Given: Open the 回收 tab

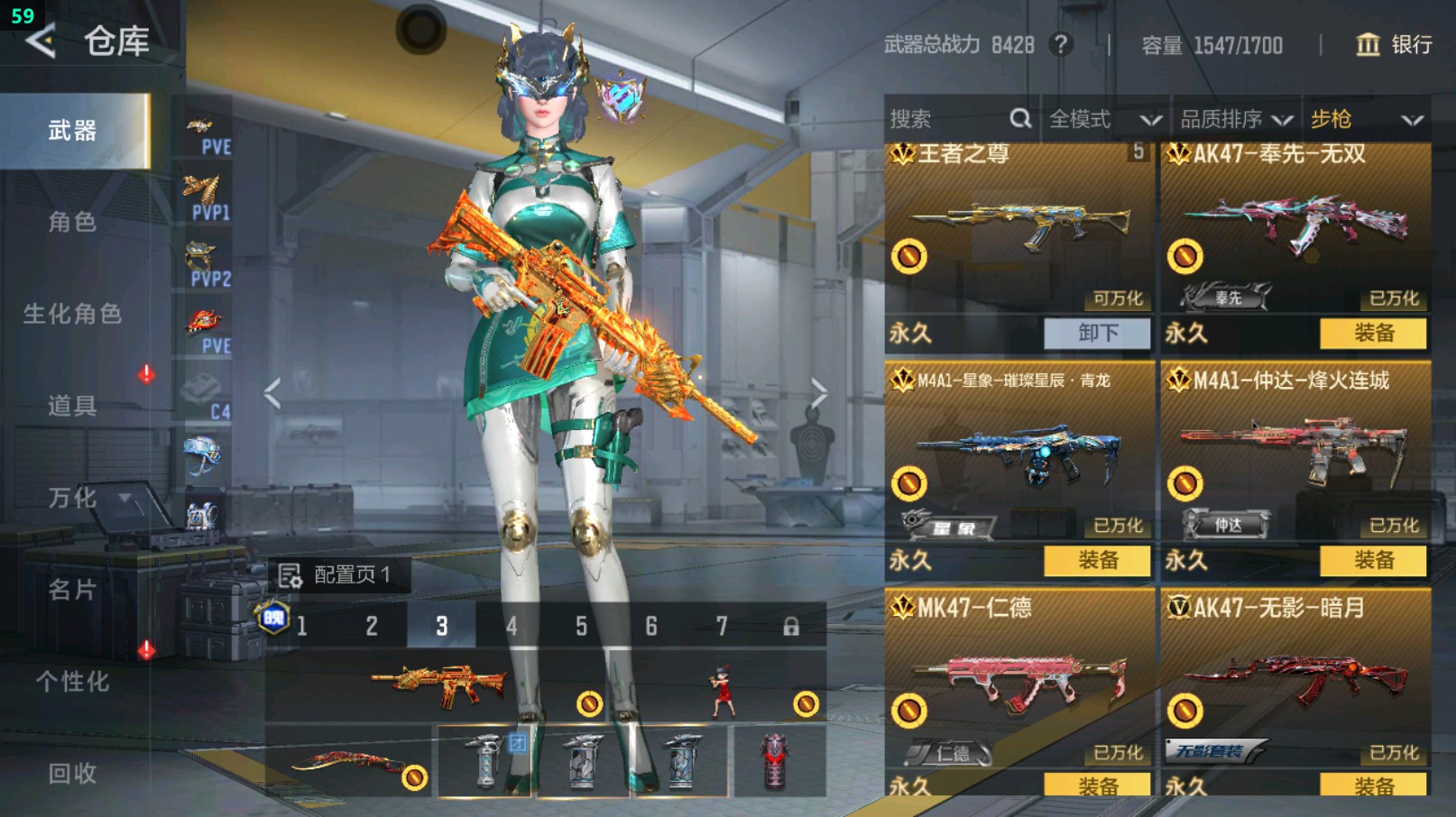Looking at the screenshot, I should click(72, 773).
